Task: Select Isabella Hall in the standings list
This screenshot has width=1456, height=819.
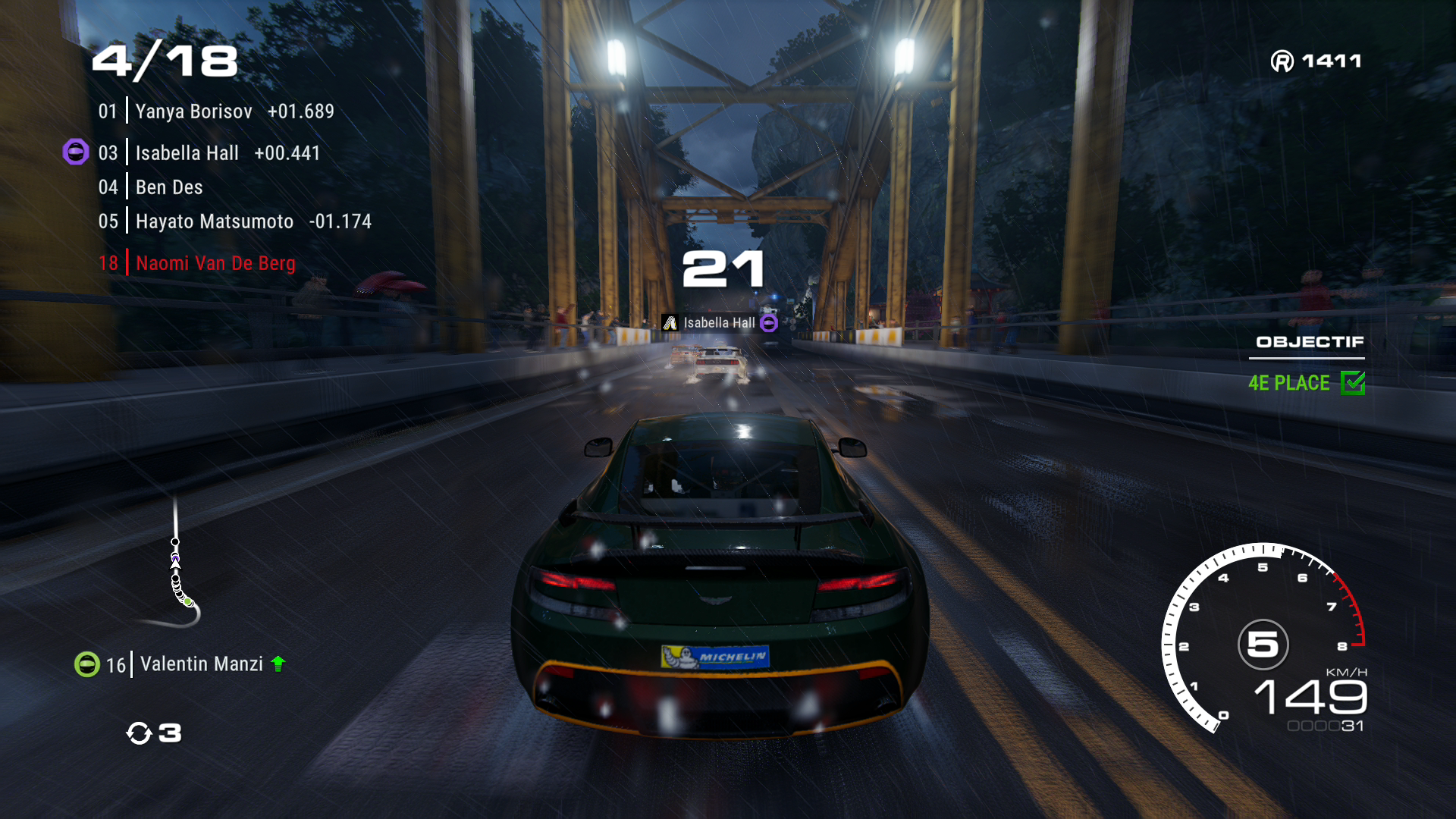Action: click(209, 153)
